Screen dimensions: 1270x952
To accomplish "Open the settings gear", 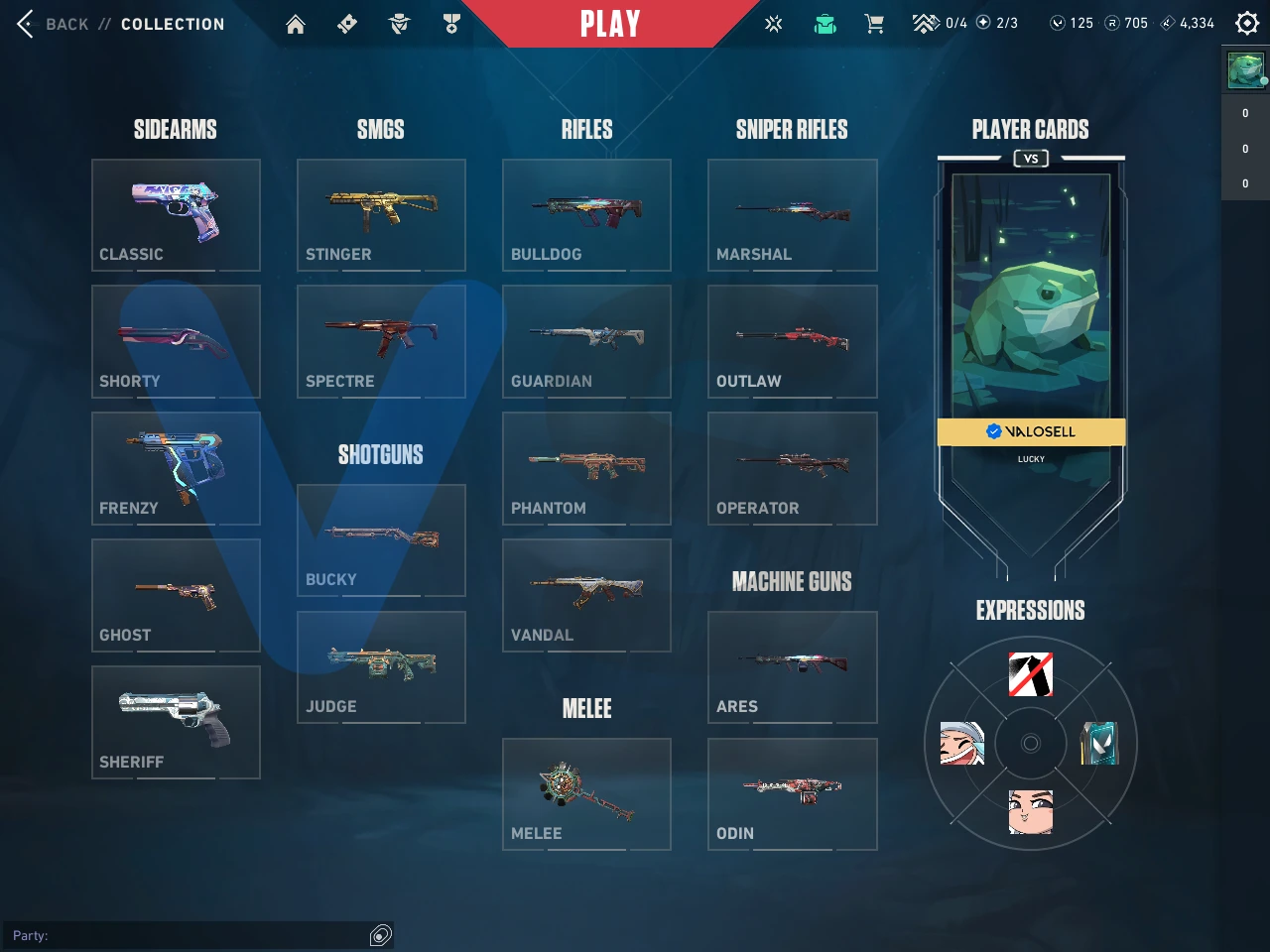I will (x=1247, y=23).
